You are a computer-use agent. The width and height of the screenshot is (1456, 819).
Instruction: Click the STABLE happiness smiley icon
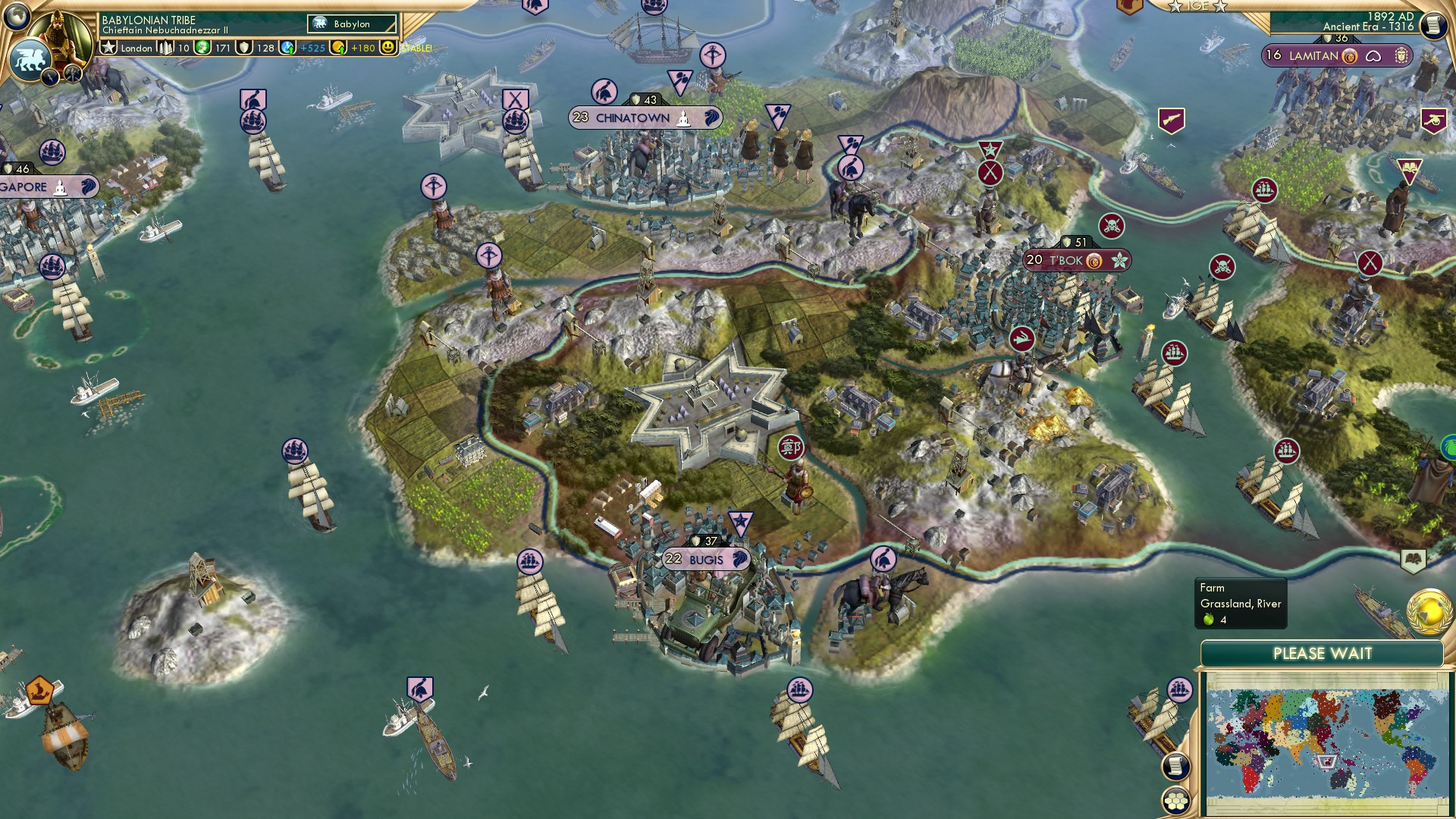(388, 47)
